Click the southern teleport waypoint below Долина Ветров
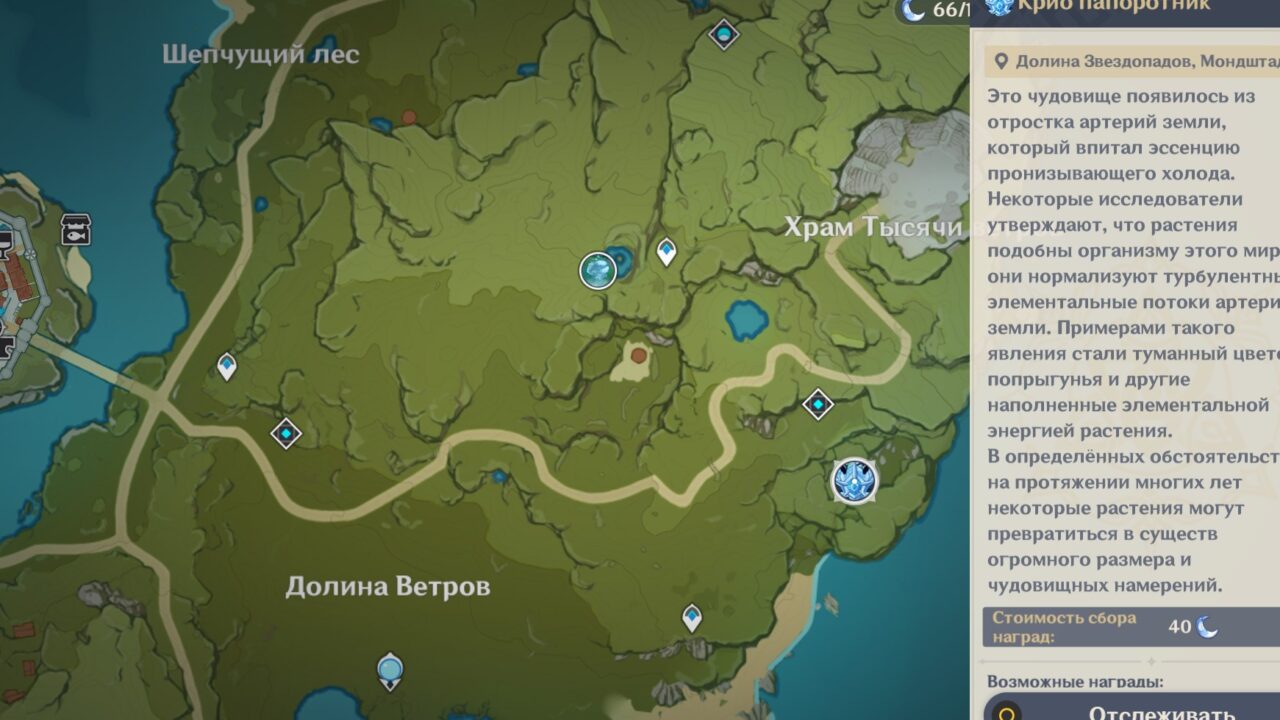This screenshot has width=1280, height=720. tap(690, 615)
